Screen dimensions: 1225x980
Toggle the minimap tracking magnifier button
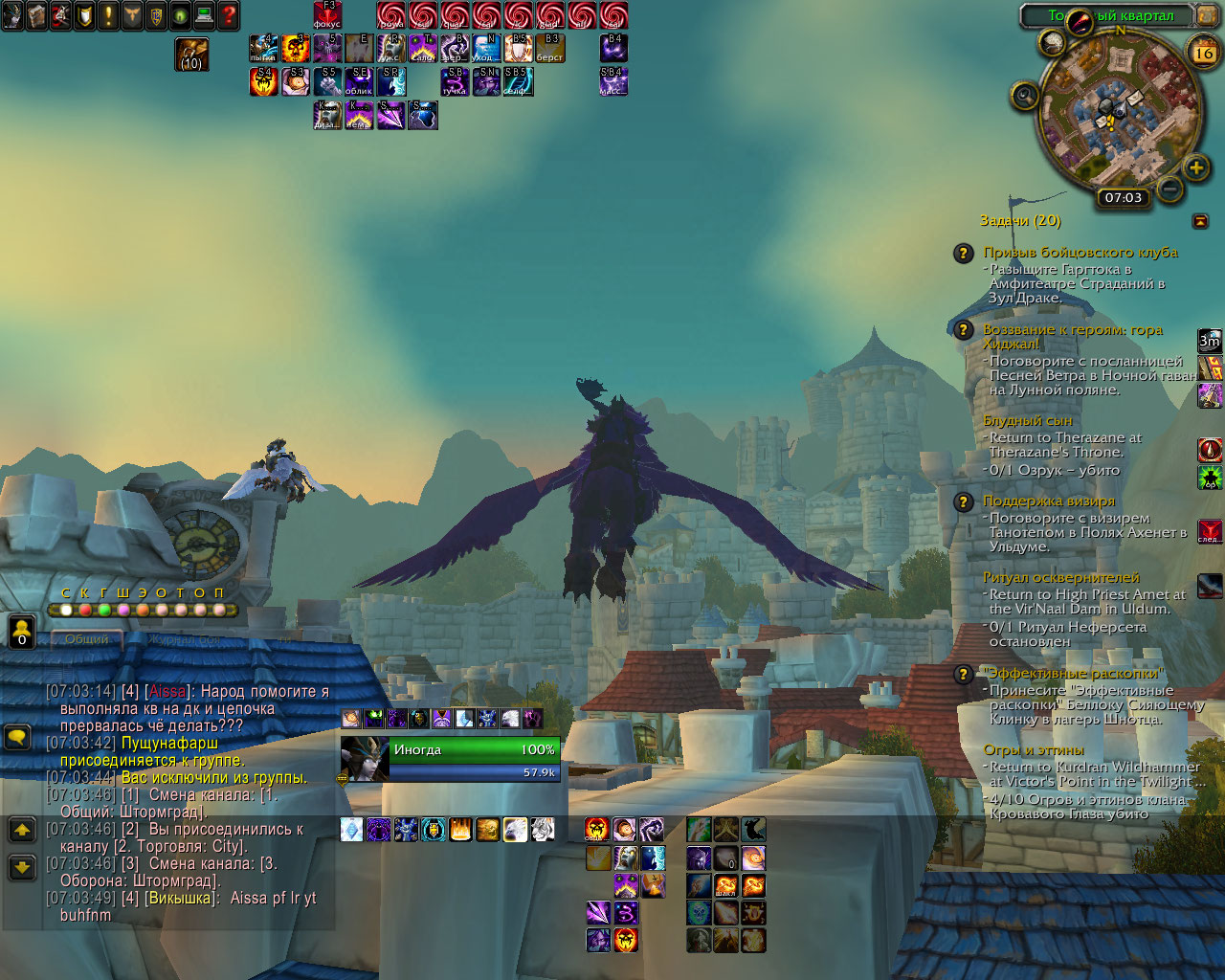1025,96
